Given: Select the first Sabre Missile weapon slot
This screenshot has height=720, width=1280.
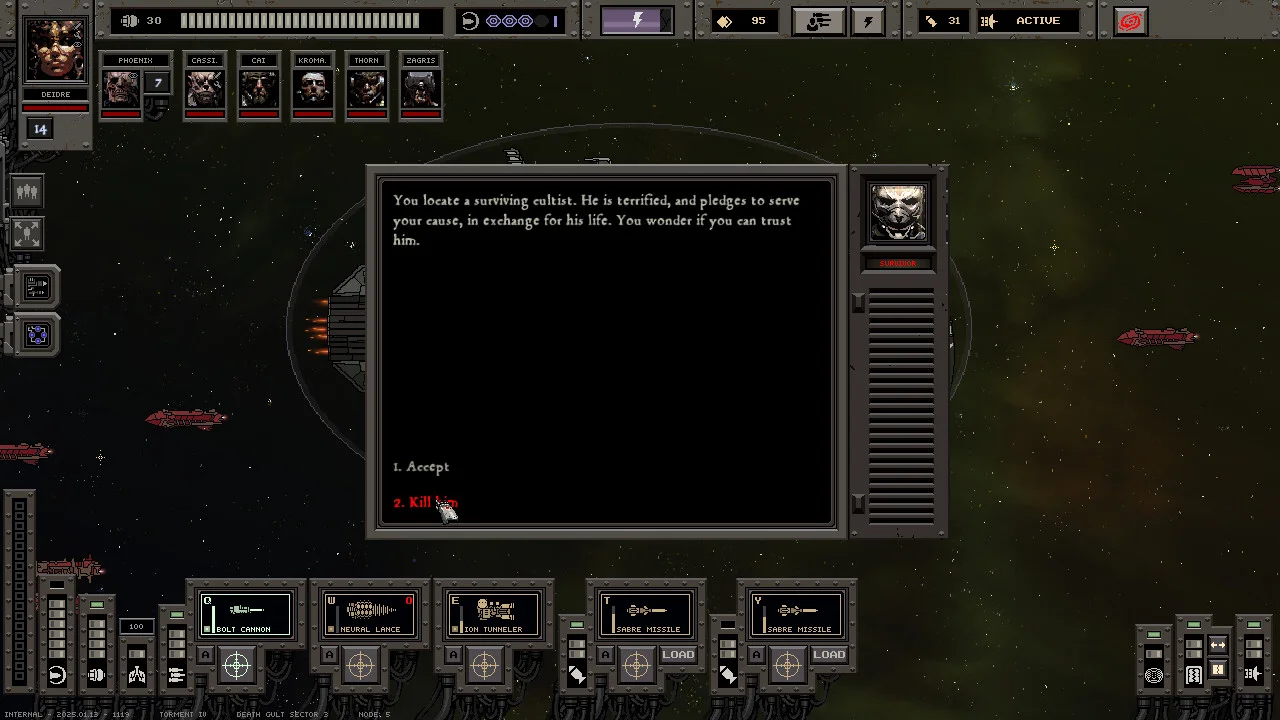Looking at the screenshot, I should pyautogui.click(x=646, y=614).
